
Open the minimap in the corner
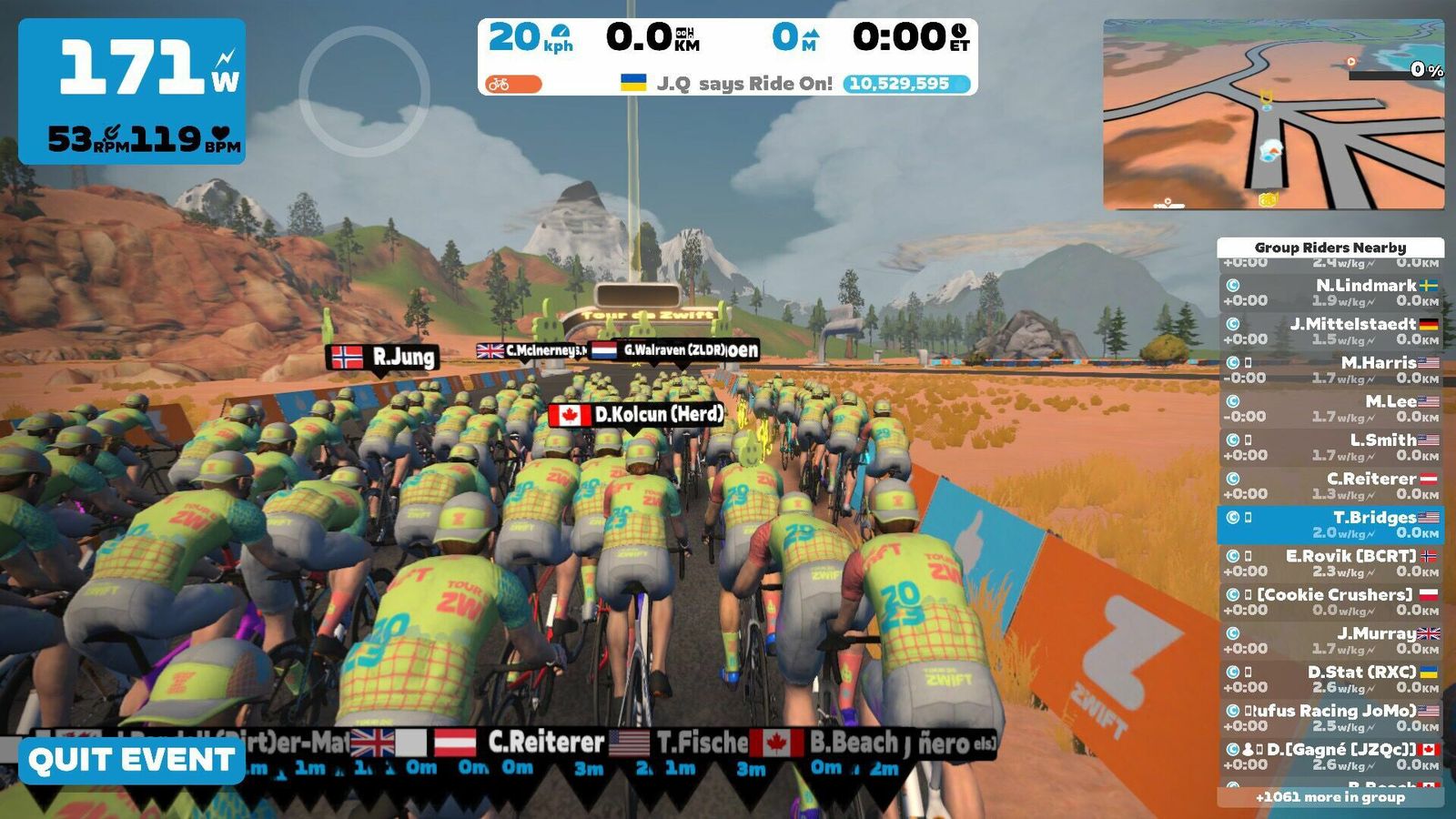click(x=1273, y=115)
